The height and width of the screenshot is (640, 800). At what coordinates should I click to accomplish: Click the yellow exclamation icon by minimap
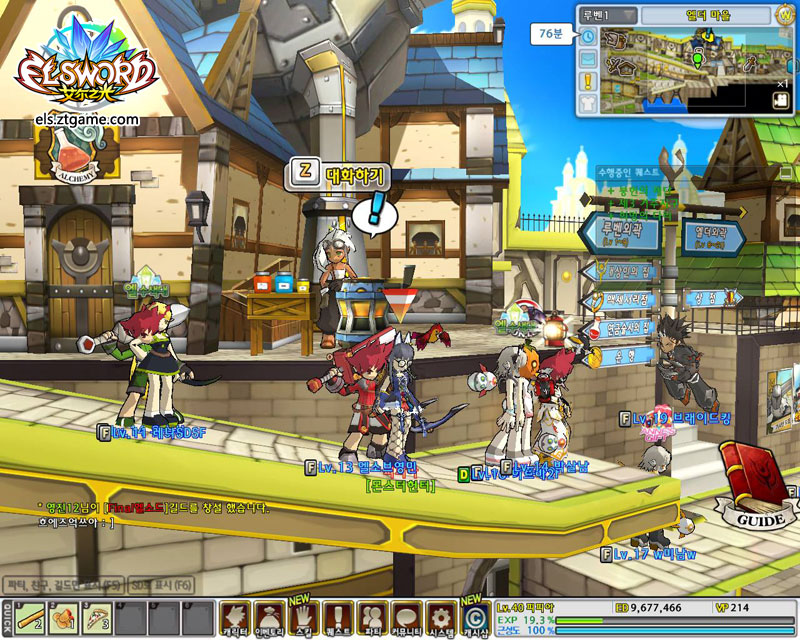[588, 81]
